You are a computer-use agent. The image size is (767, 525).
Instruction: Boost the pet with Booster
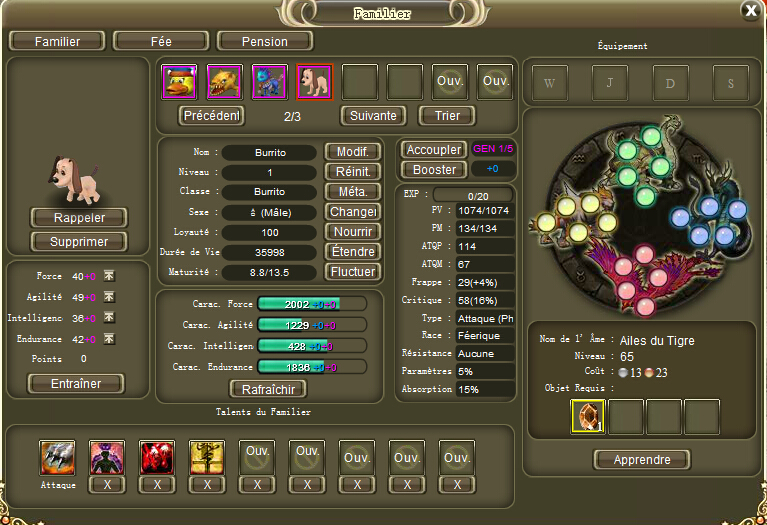[x=433, y=170]
